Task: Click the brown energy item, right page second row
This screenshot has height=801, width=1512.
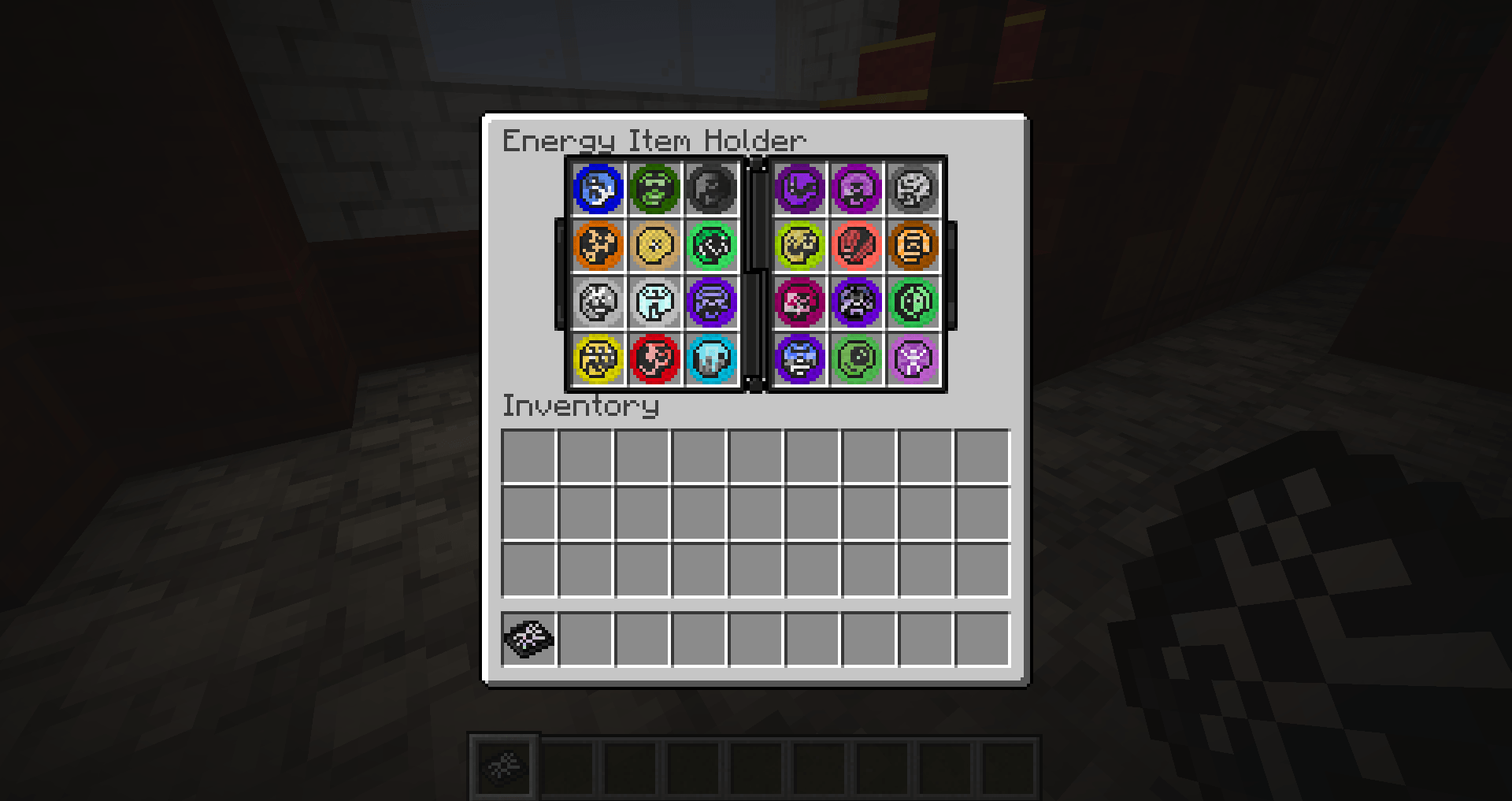Action: (x=914, y=245)
